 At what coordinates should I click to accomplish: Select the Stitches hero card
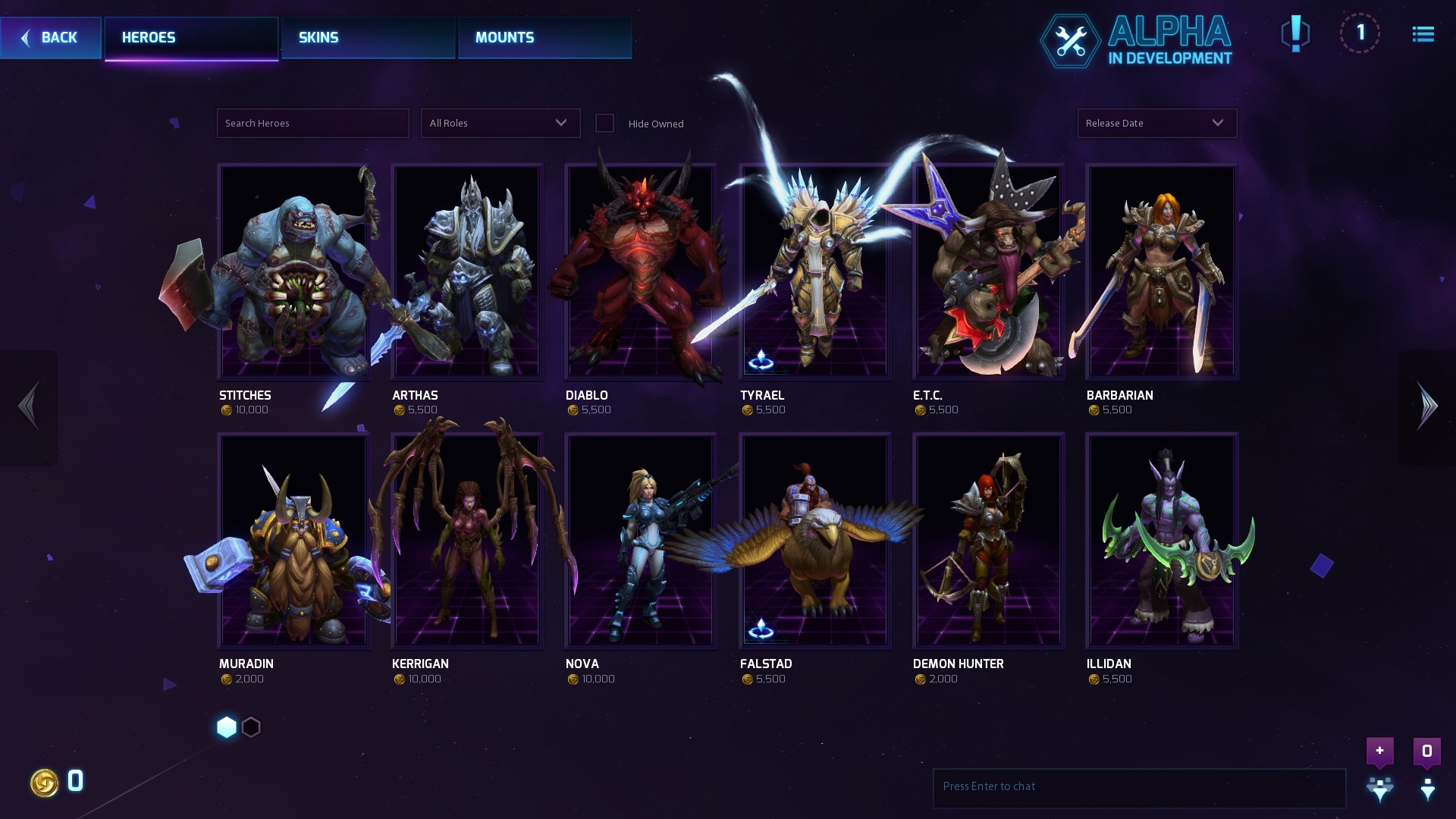coord(293,271)
